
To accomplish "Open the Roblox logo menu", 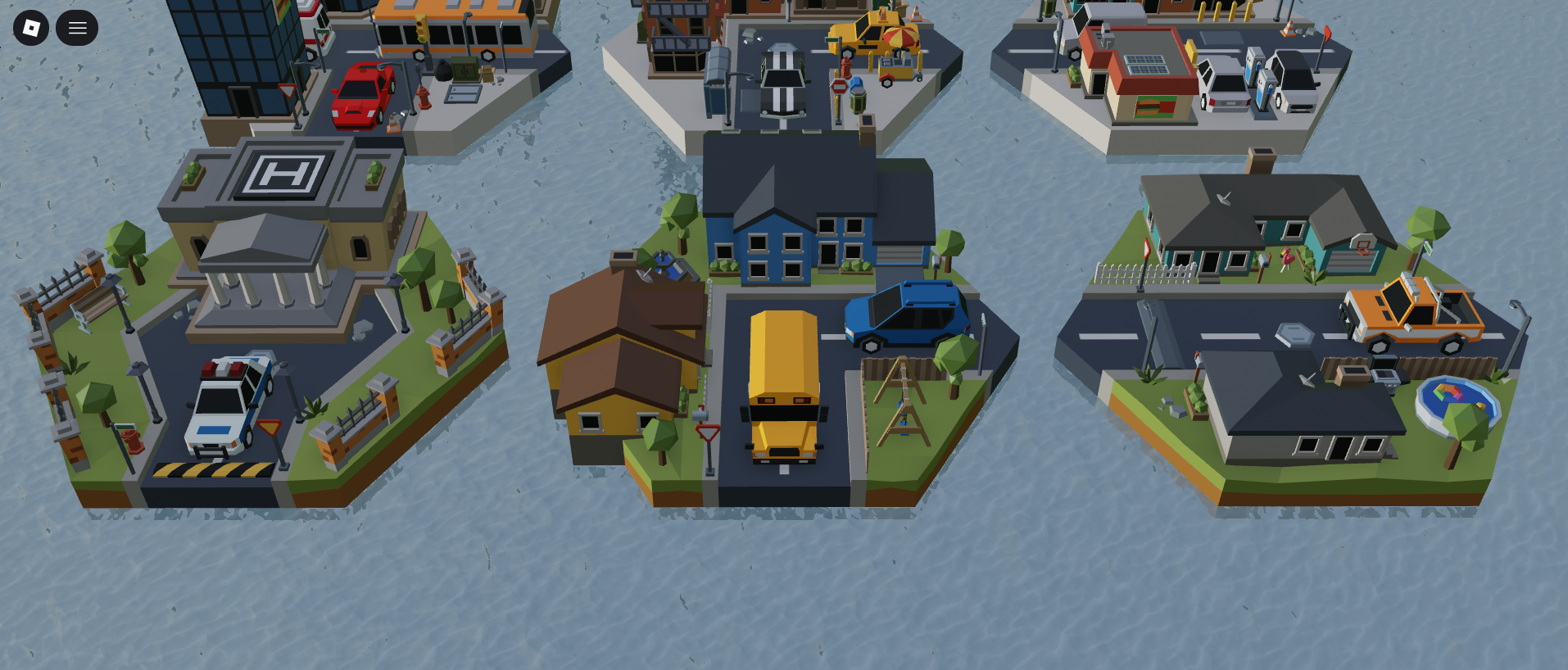I will tap(31, 28).
